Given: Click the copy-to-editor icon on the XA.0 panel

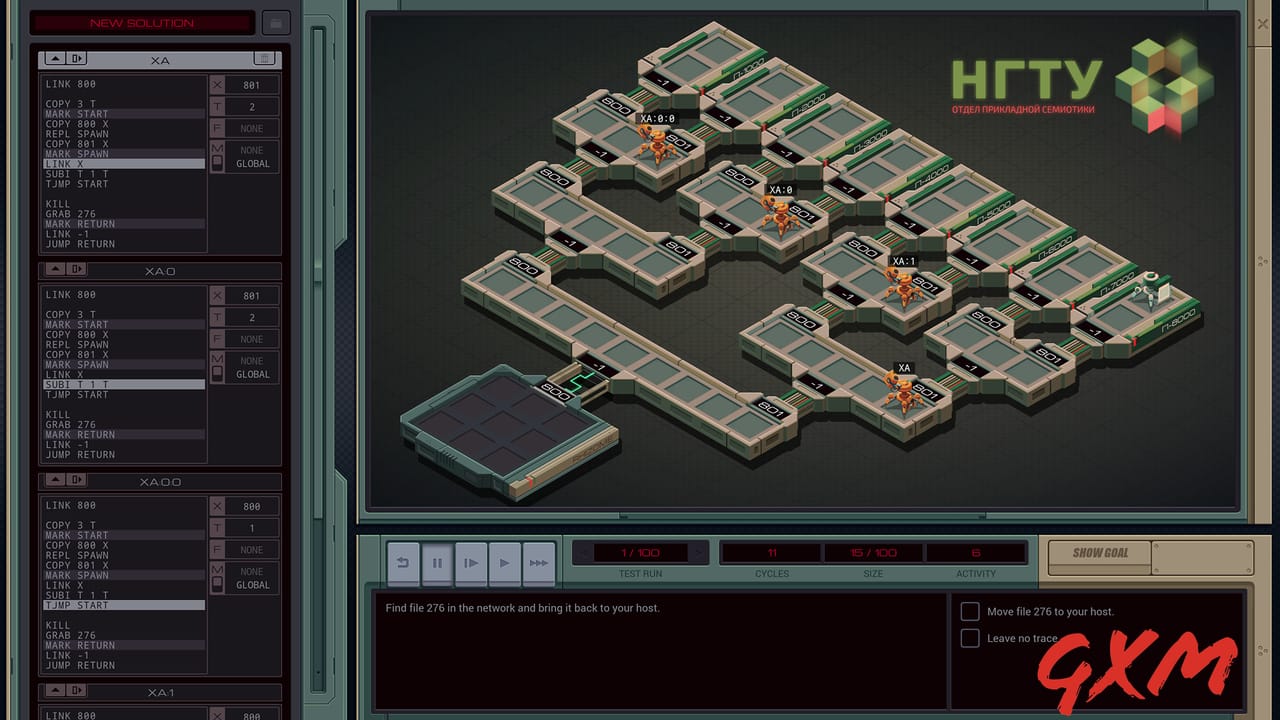Looking at the screenshot, I should coord(77,270).
